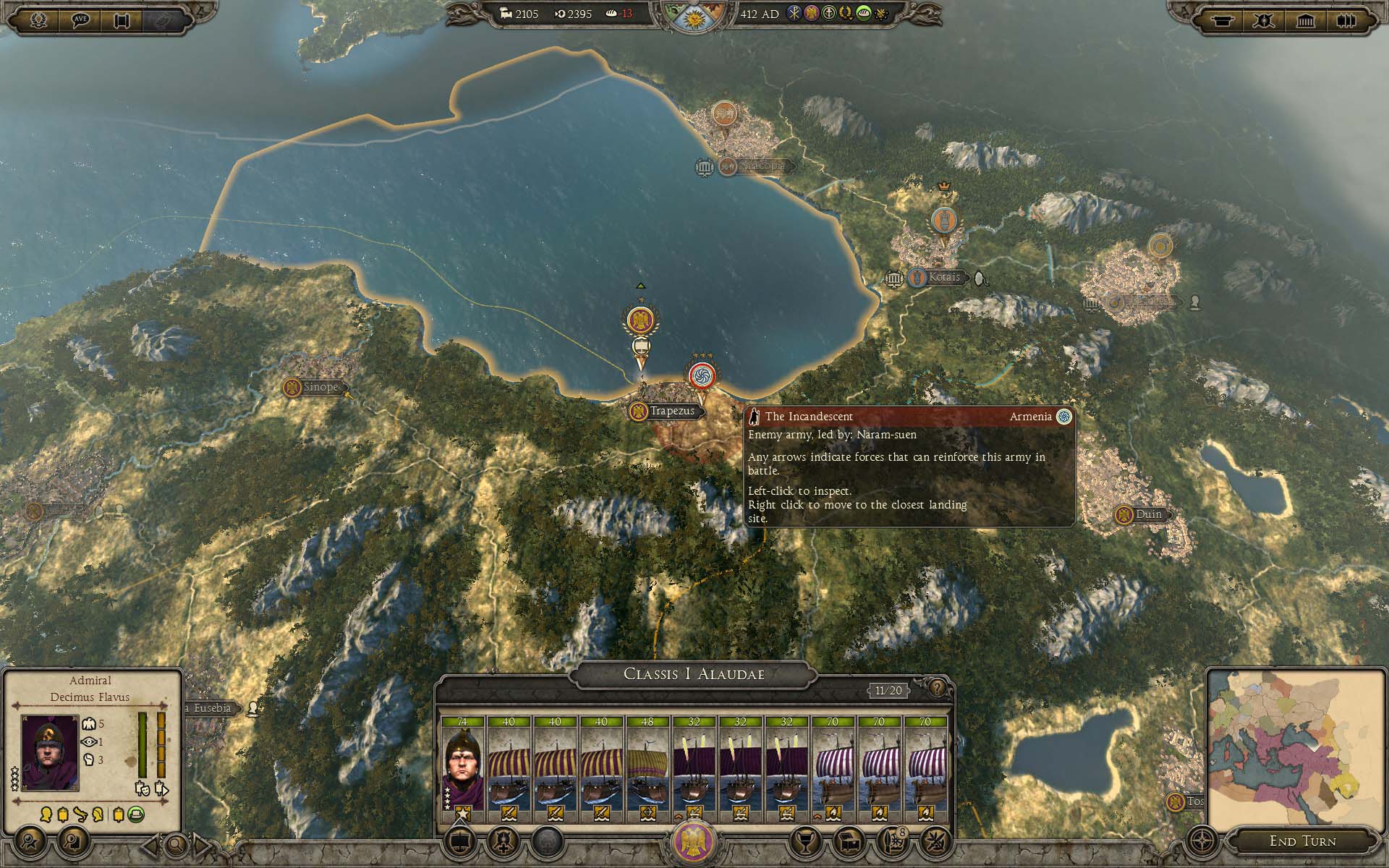Open the laurel wreath objectives button
Image resolution: width=1389 pixels, height=868 pixels.
tap(38, 20)
